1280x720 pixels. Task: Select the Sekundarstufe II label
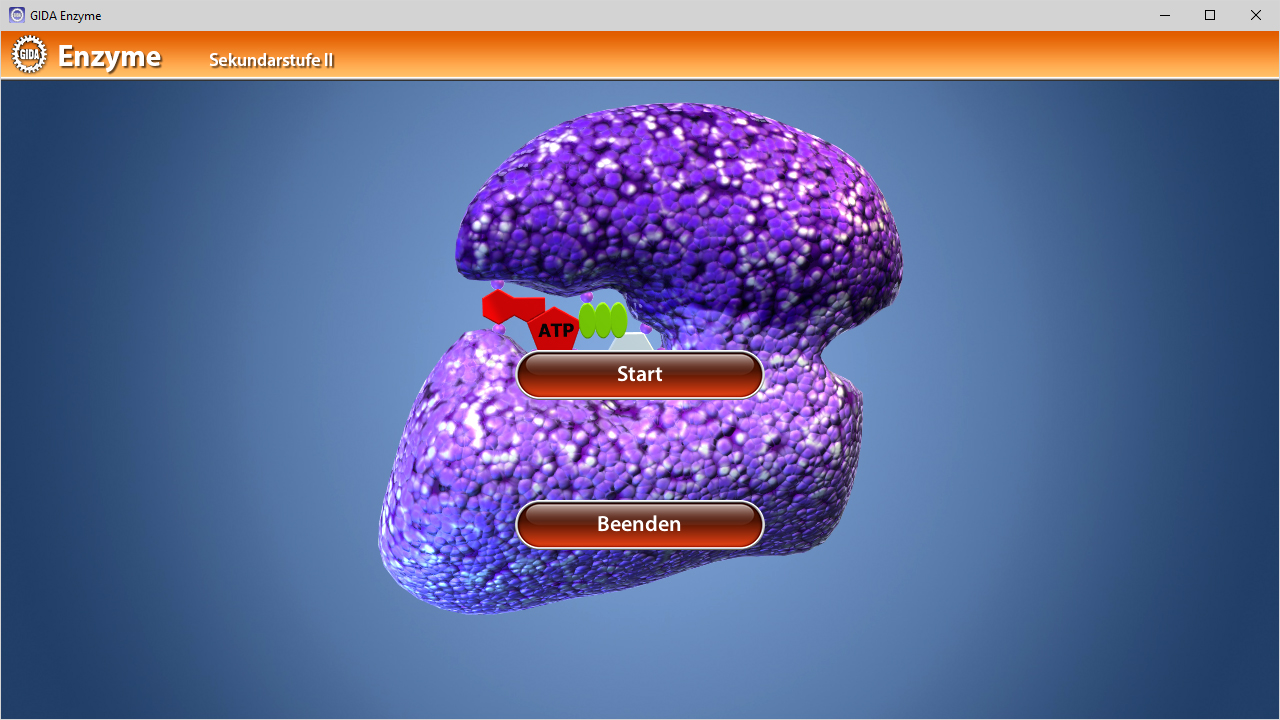270,60
